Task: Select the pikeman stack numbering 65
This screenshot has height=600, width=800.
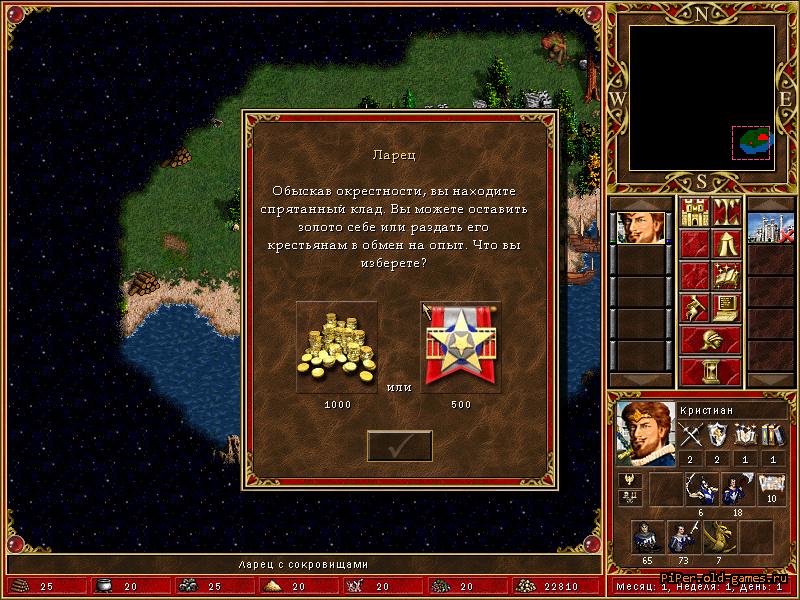Action: [x=646, y=538]
